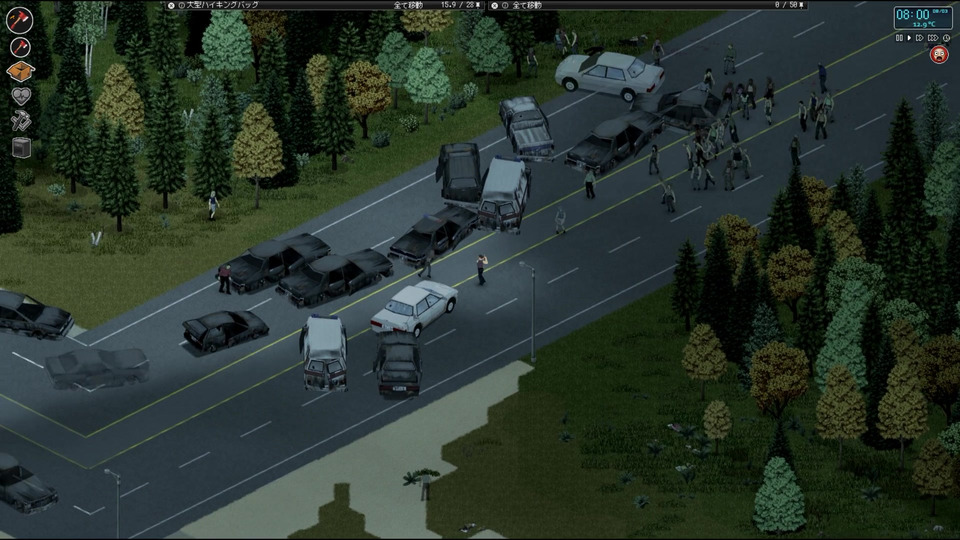Open the heart health panel
Viewport: 960px width, 540px height.
coord(20,97)
